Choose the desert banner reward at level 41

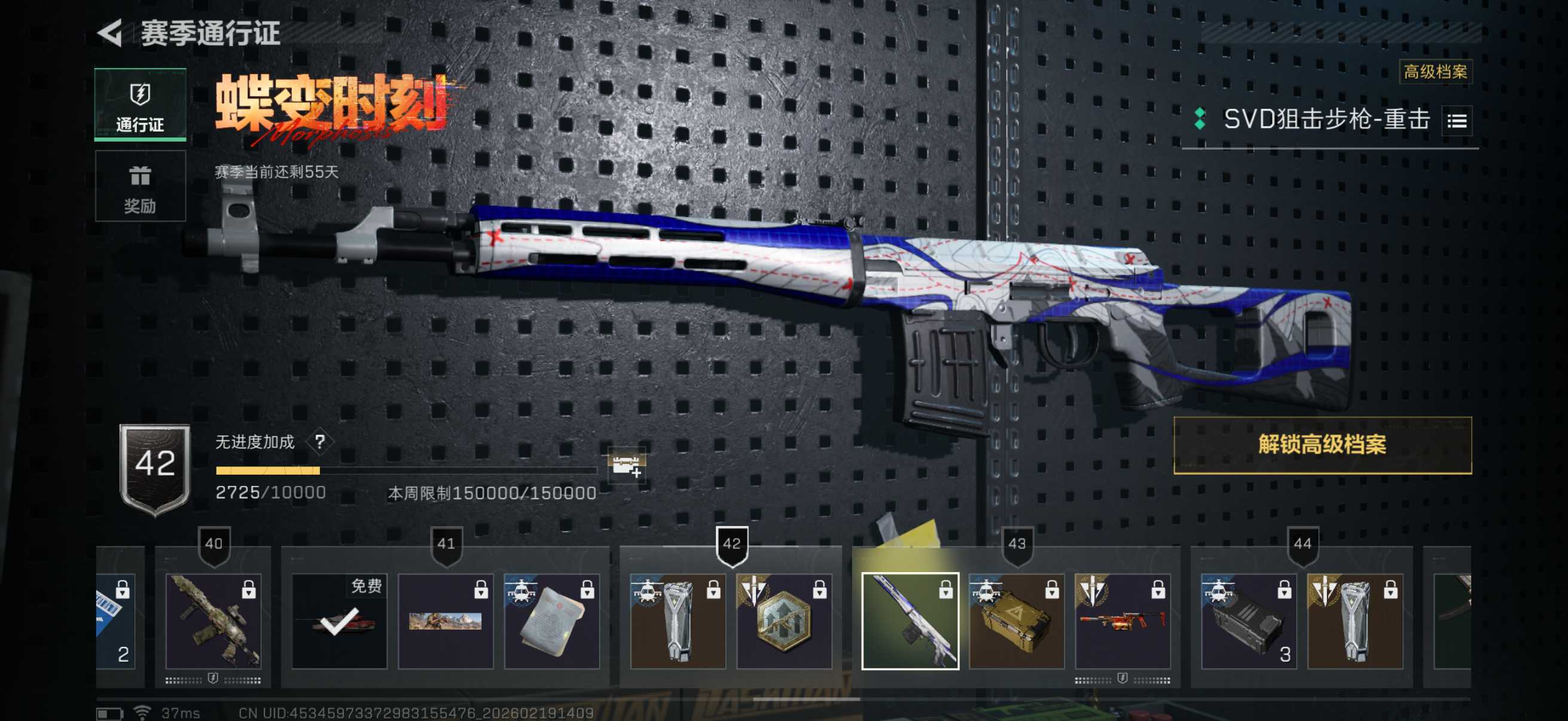pos(446,621)
